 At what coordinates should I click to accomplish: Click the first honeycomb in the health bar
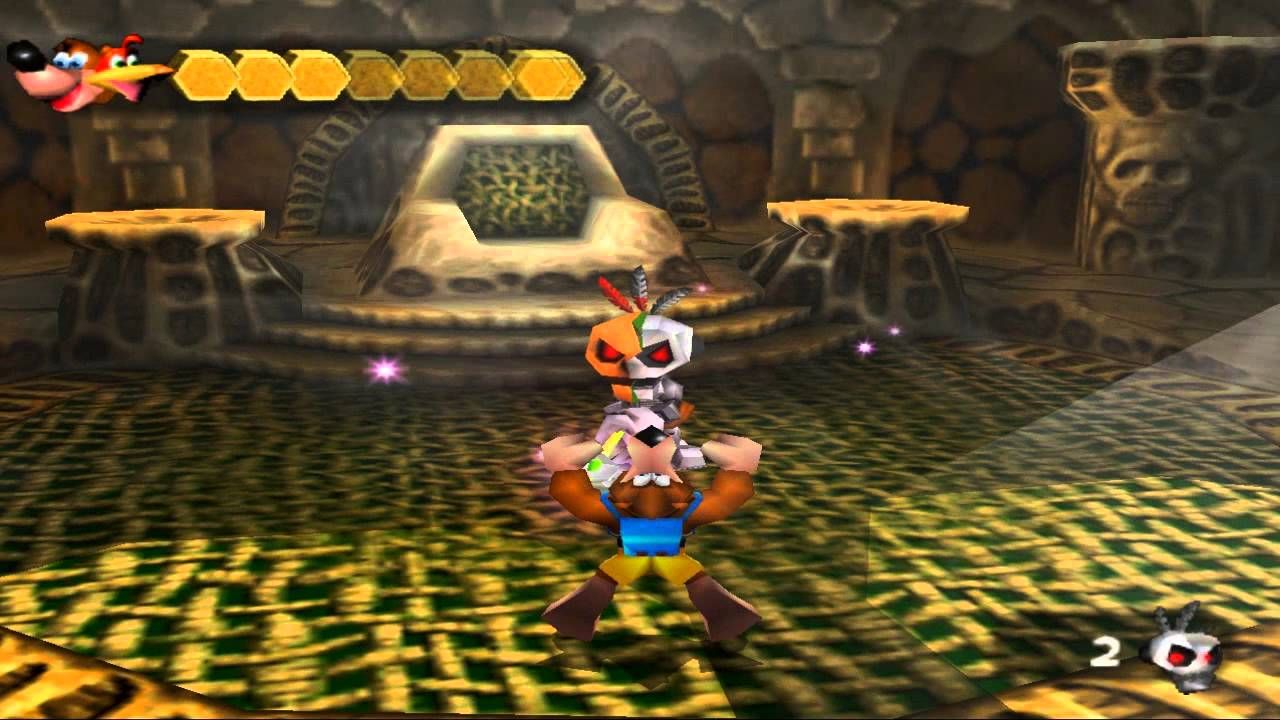(205, 73)
